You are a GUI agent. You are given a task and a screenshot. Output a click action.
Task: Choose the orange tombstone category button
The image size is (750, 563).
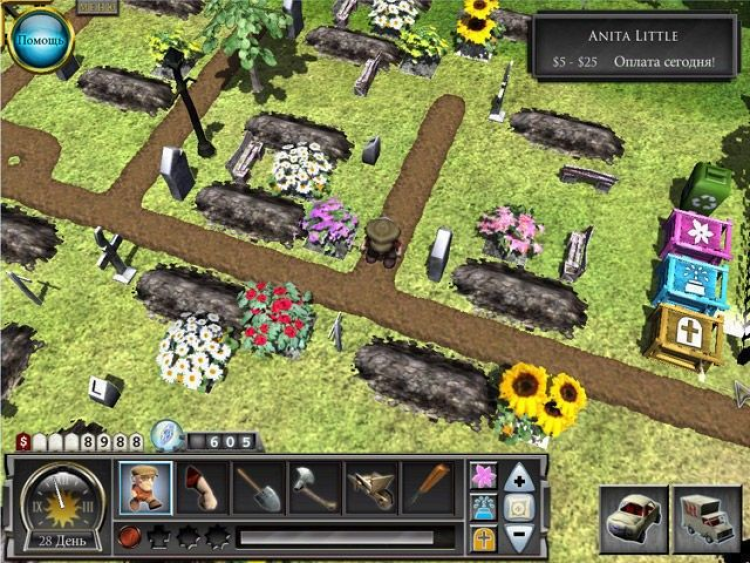[x=484, y=538]
